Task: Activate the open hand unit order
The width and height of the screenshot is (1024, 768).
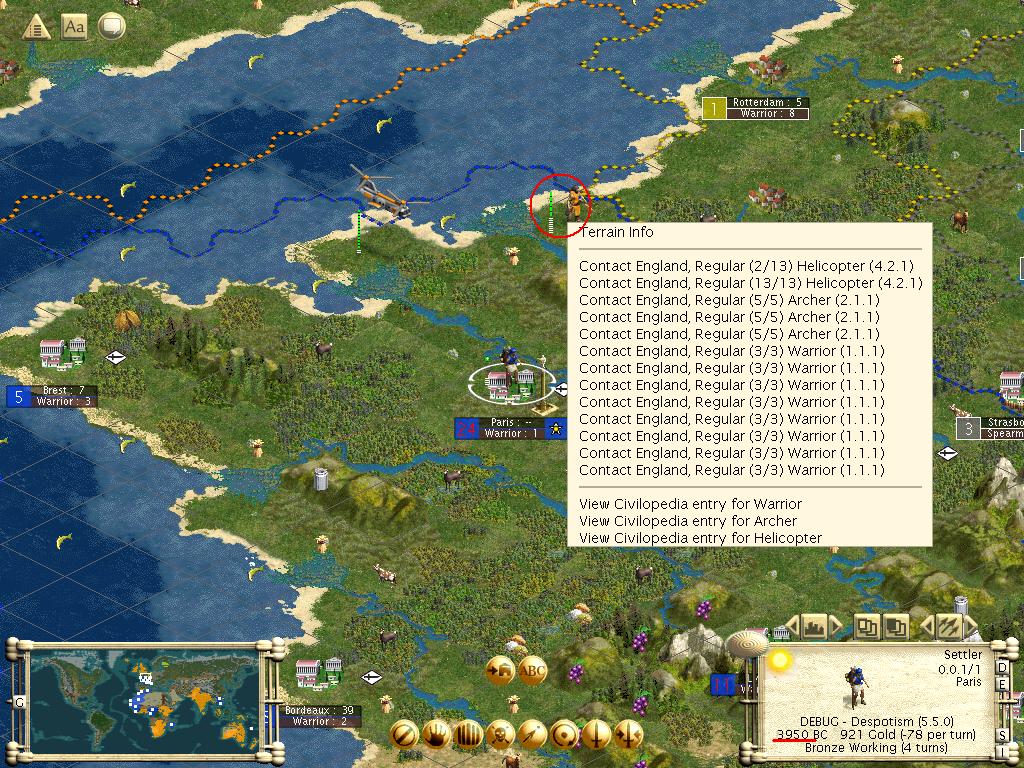Action: (436, 733)
